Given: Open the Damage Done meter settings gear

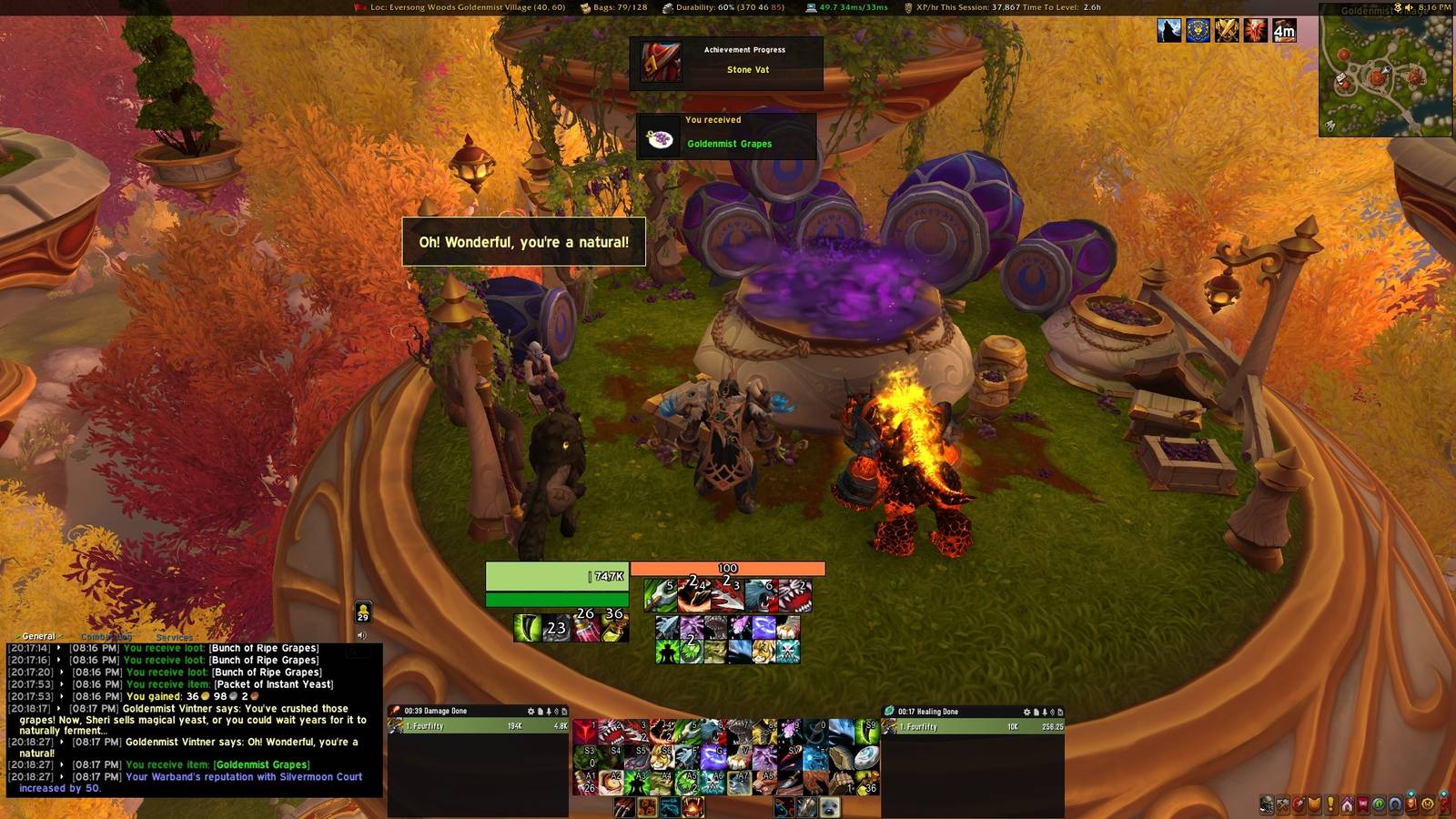Looking at the screenshot, I should coord(531,711).
